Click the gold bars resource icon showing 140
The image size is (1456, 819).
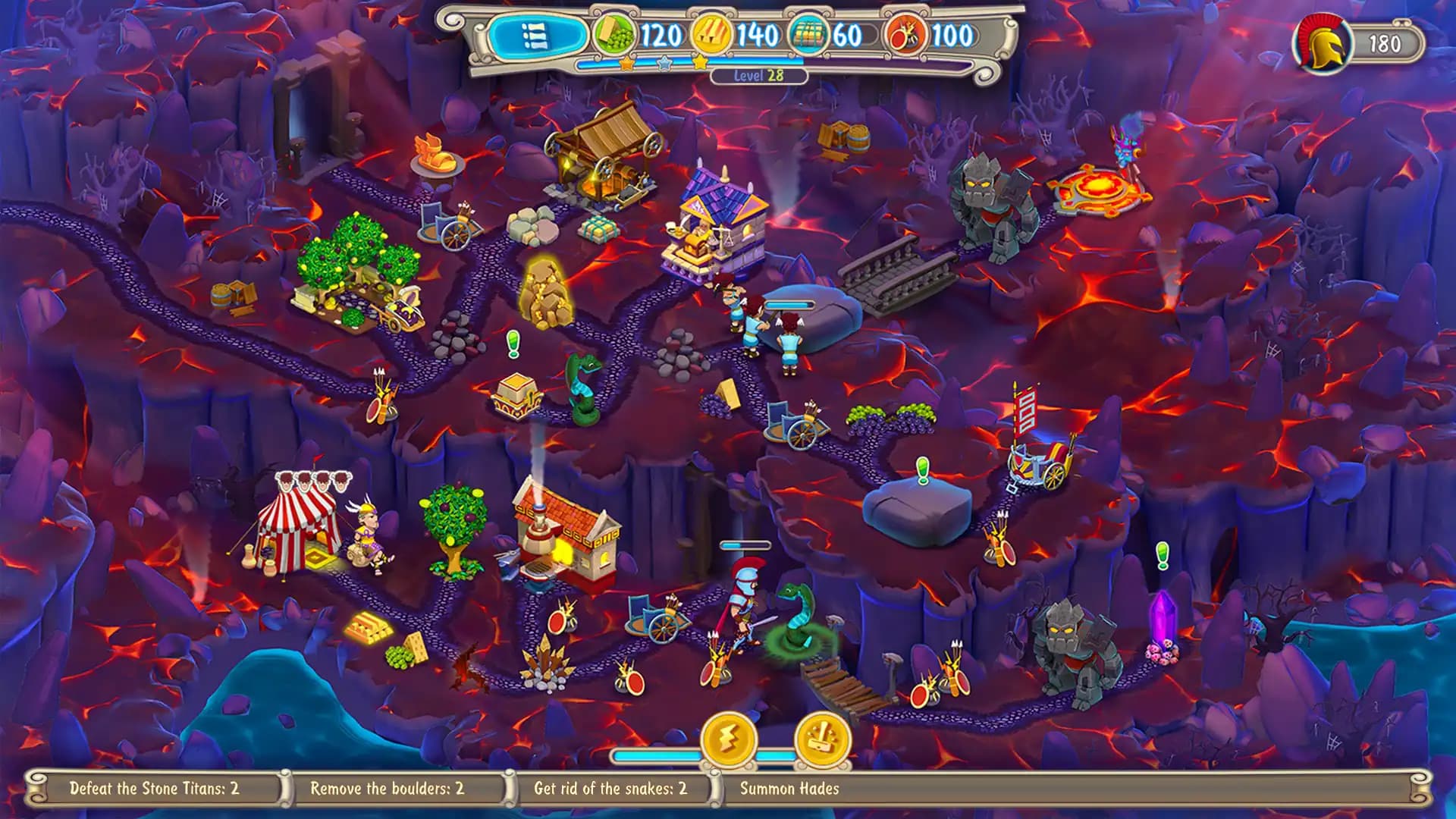(x=711, y=33)
